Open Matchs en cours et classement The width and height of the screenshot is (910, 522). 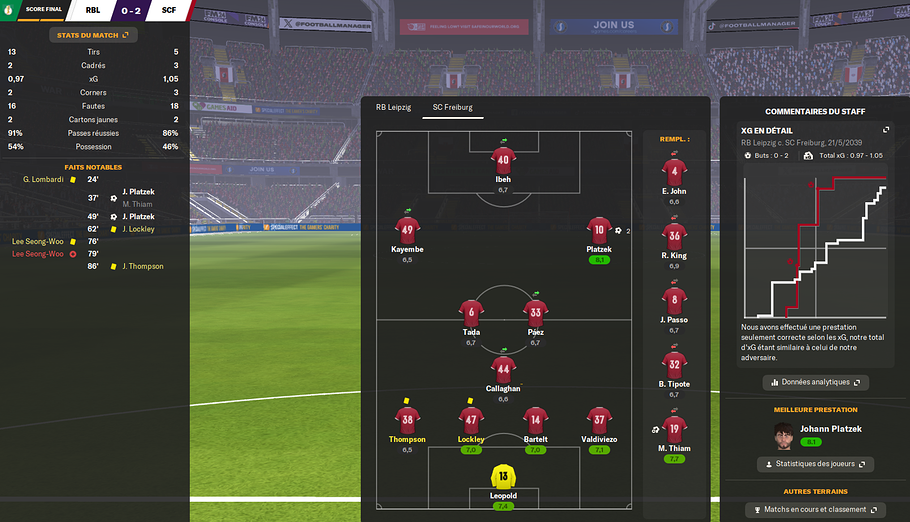tap(815, 510)
